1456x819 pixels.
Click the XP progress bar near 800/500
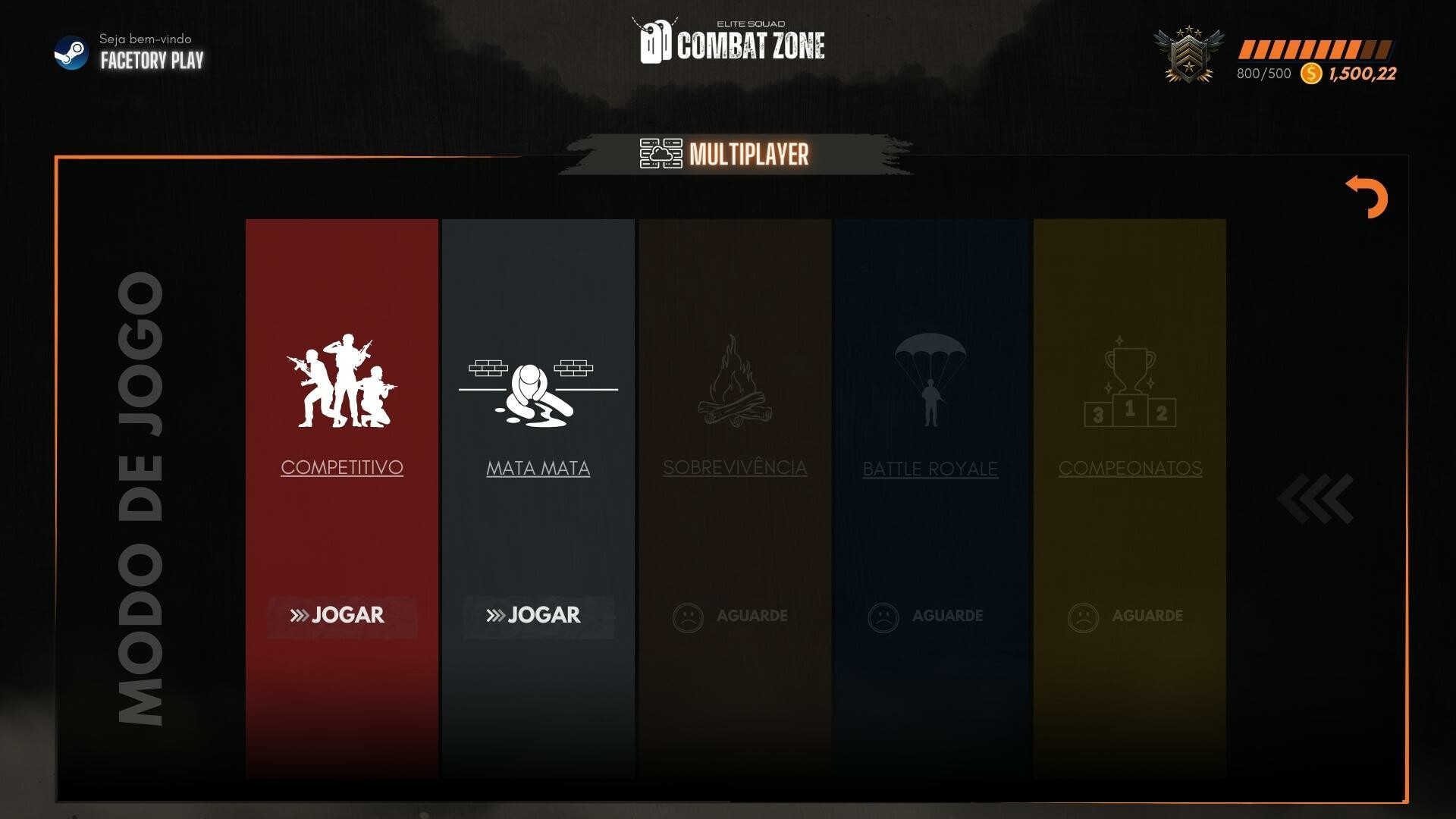(x=1316, y=48)
